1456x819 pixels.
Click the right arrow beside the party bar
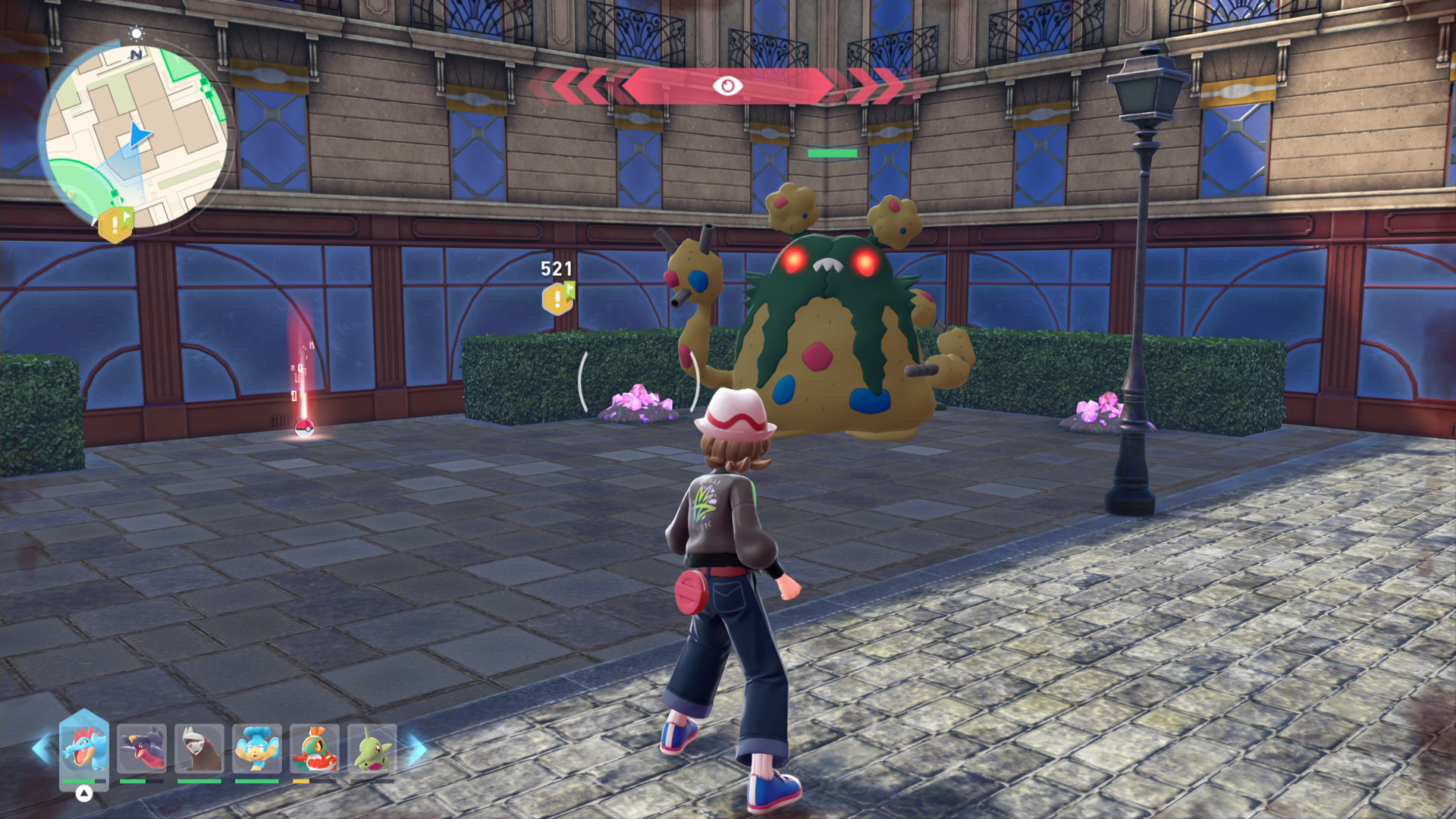click(417, 748)
